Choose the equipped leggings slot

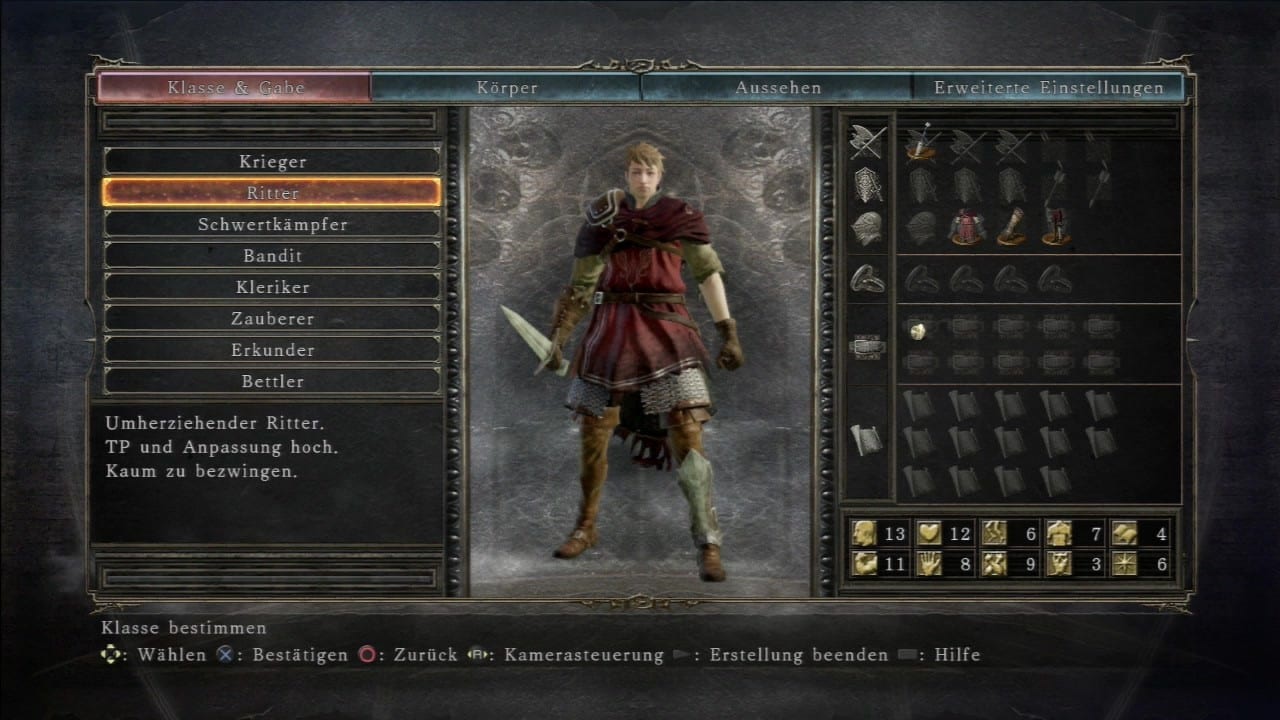coord(1056,227)
